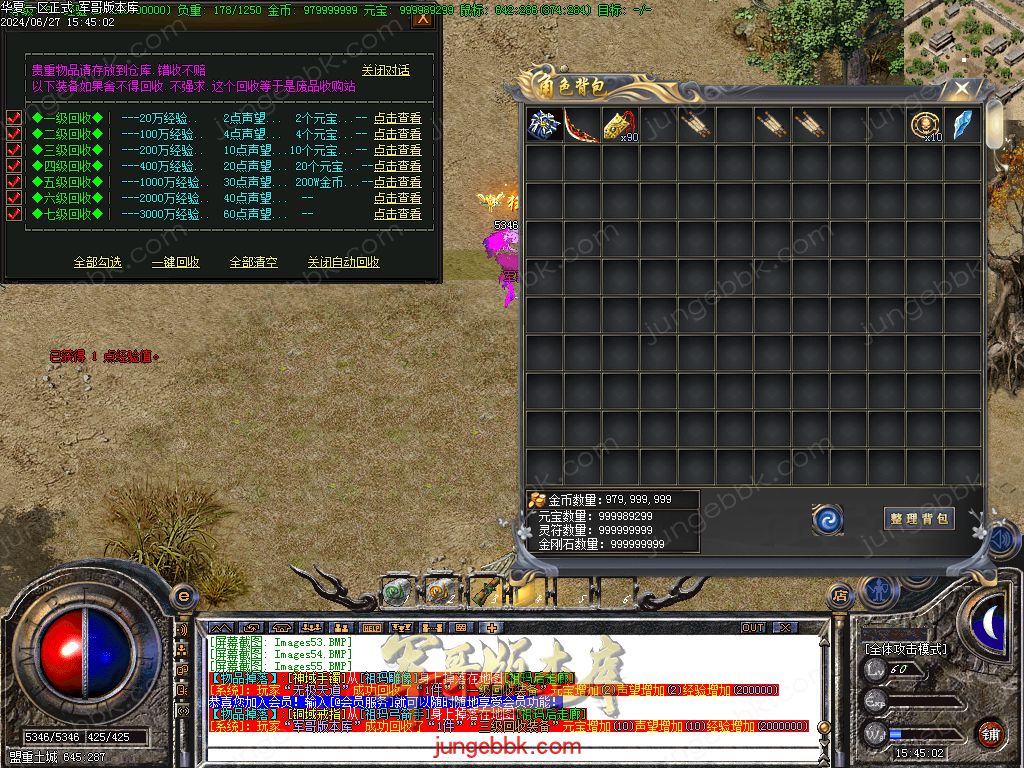Select the blue crystal item in backpack

click(x=962, y=126)
